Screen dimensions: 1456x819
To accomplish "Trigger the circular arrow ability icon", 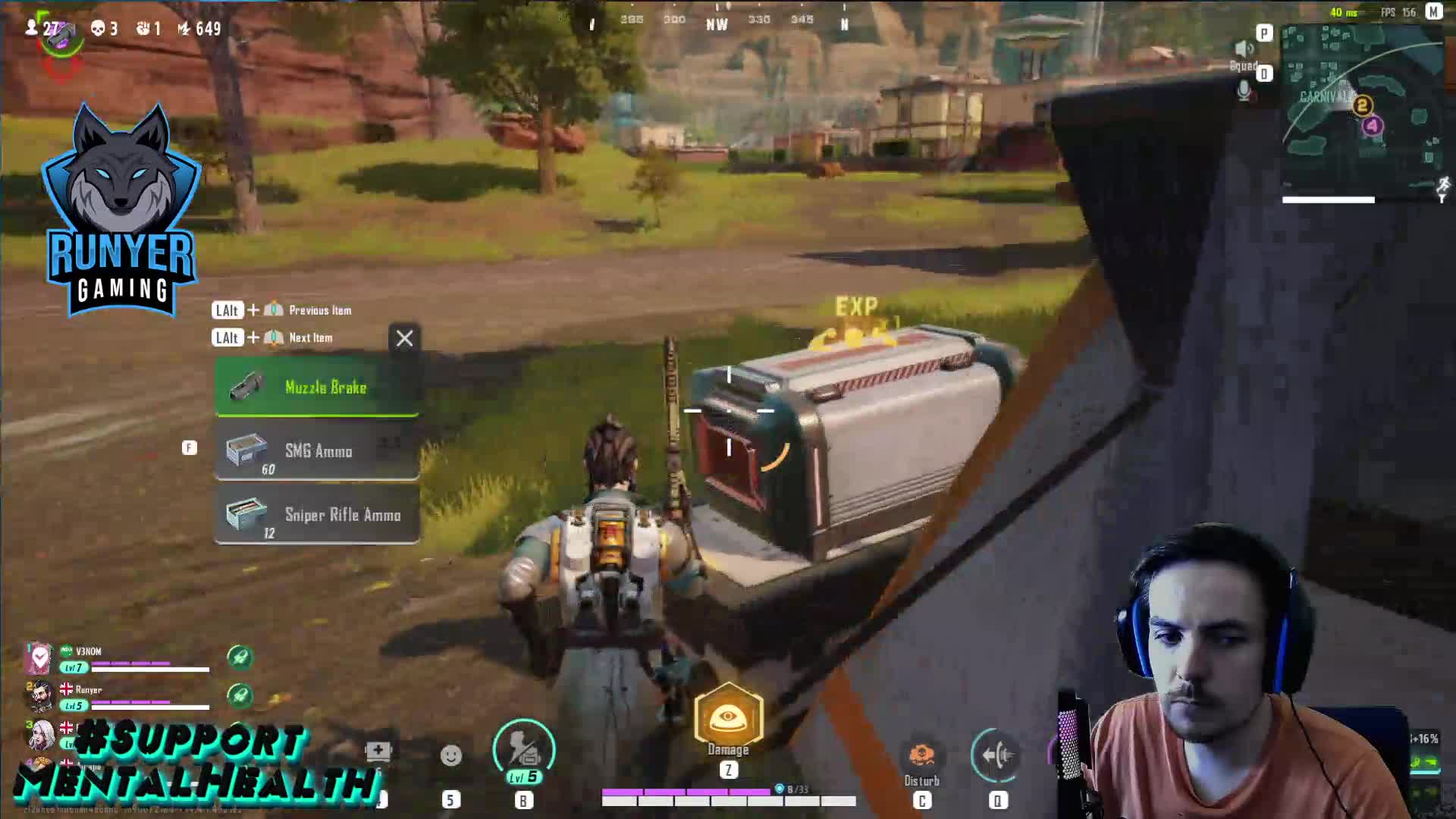I will (x=996, y=755).
